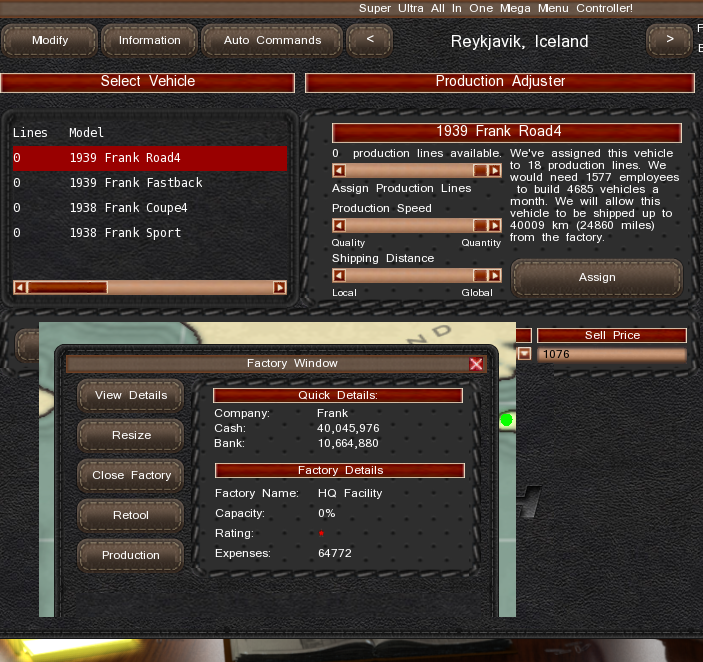Image resolution: width=703 pixels, height=662 pixels.
Task: Go to the previous factory city
Action: (370, 41)
